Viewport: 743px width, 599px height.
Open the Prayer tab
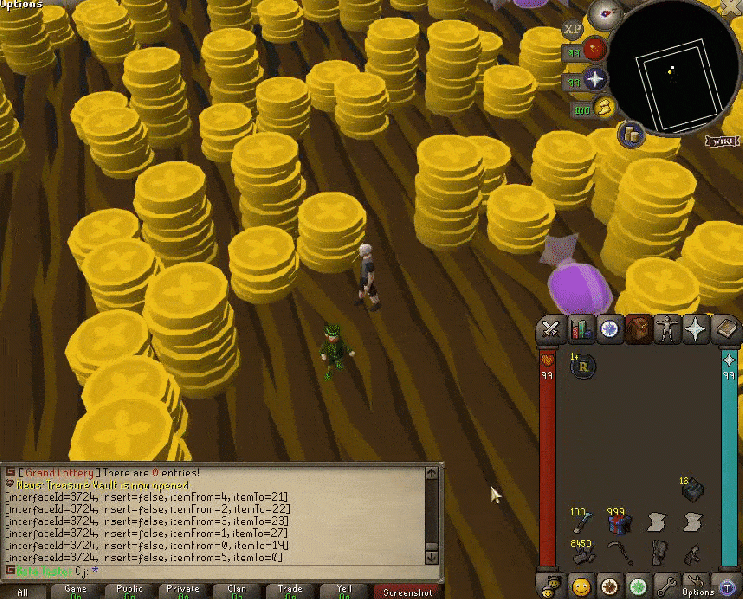point(694,328)
